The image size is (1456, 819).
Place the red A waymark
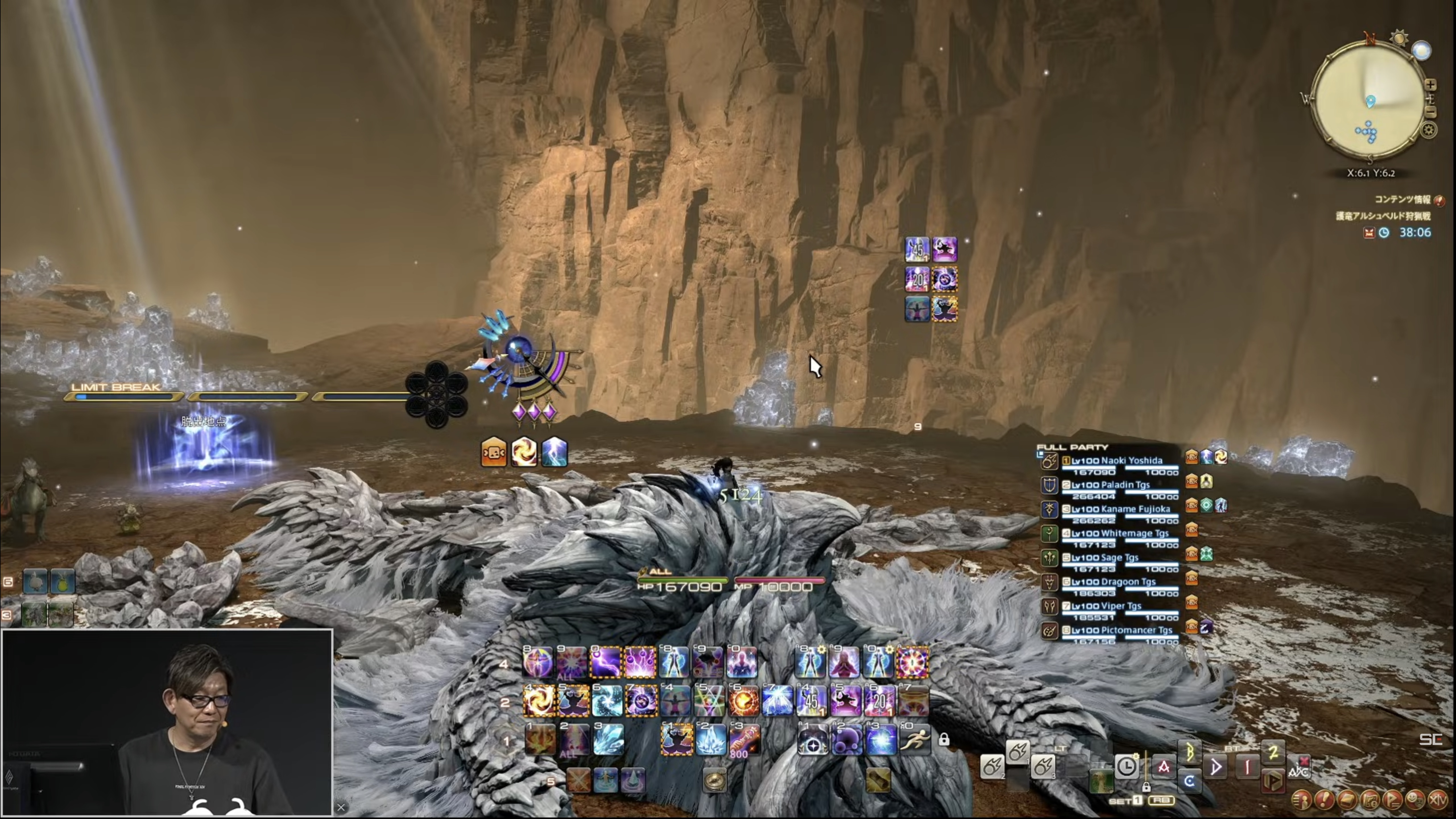(x=1164, y=767)
